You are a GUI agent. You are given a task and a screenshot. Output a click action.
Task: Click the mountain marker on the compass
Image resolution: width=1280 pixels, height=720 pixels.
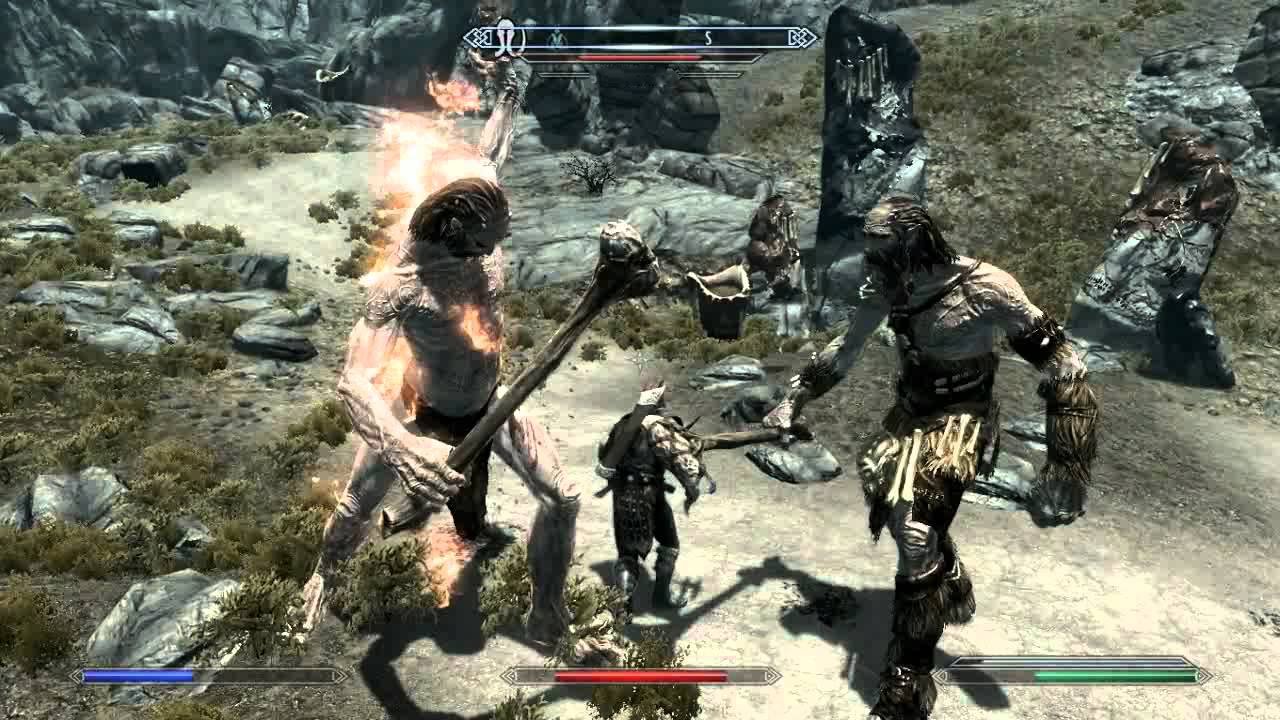(556, 37)
